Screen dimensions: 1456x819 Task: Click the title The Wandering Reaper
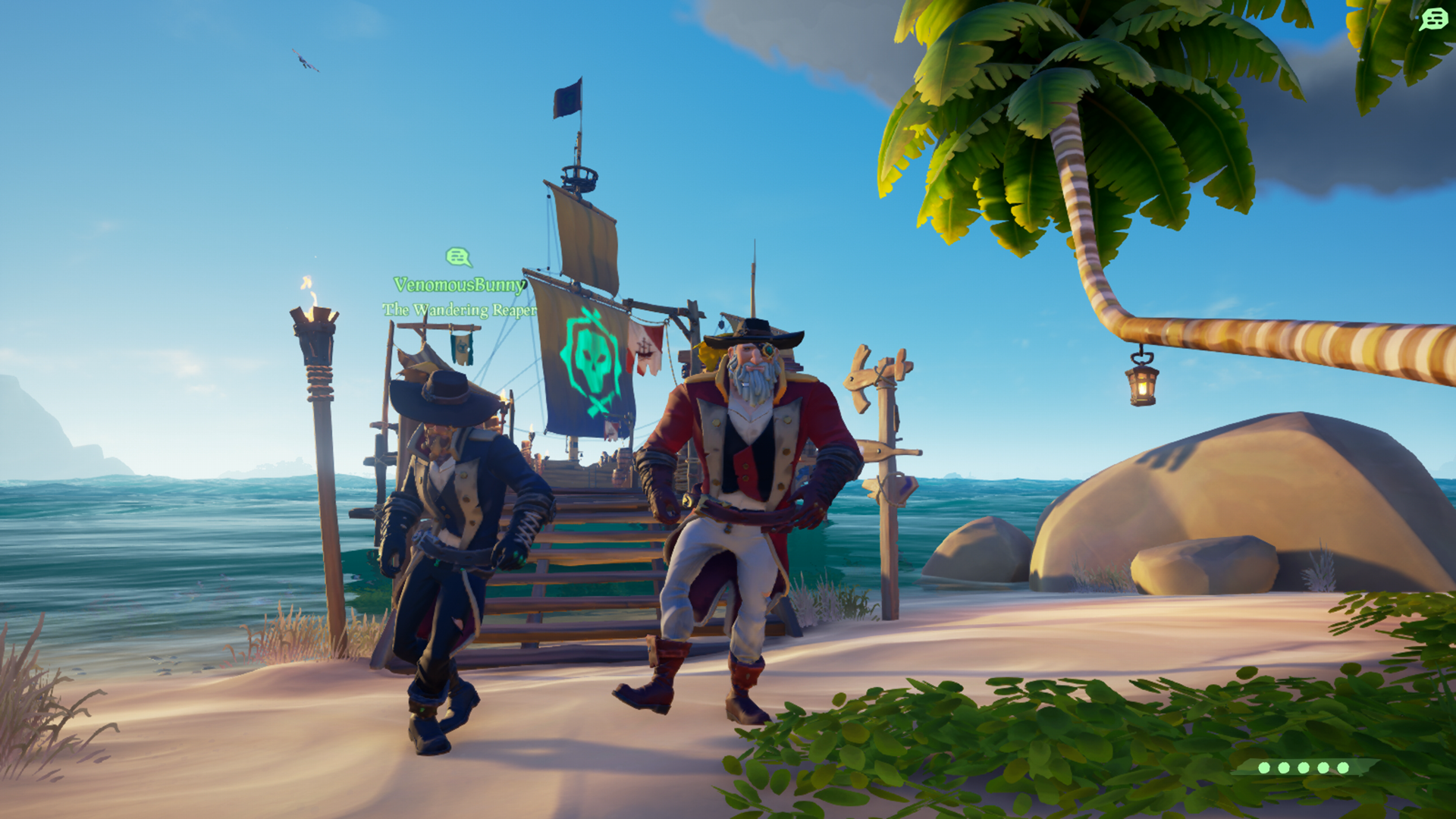(x=458, y=309)
